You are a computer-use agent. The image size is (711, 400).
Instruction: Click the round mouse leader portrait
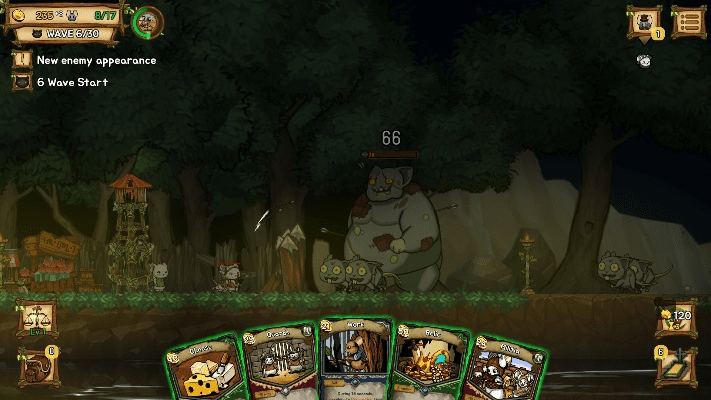149,20
